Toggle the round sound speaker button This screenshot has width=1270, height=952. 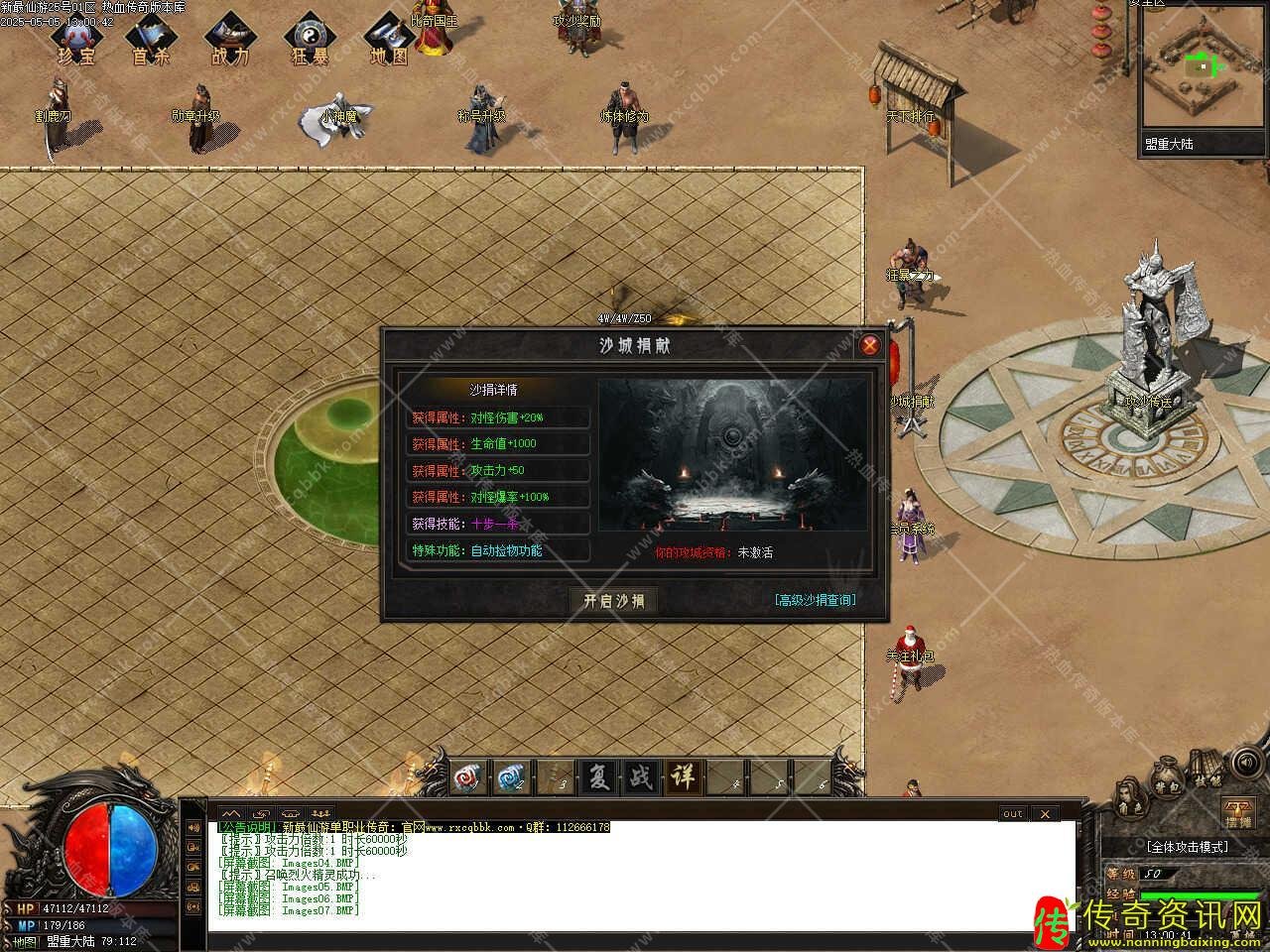1248,765
